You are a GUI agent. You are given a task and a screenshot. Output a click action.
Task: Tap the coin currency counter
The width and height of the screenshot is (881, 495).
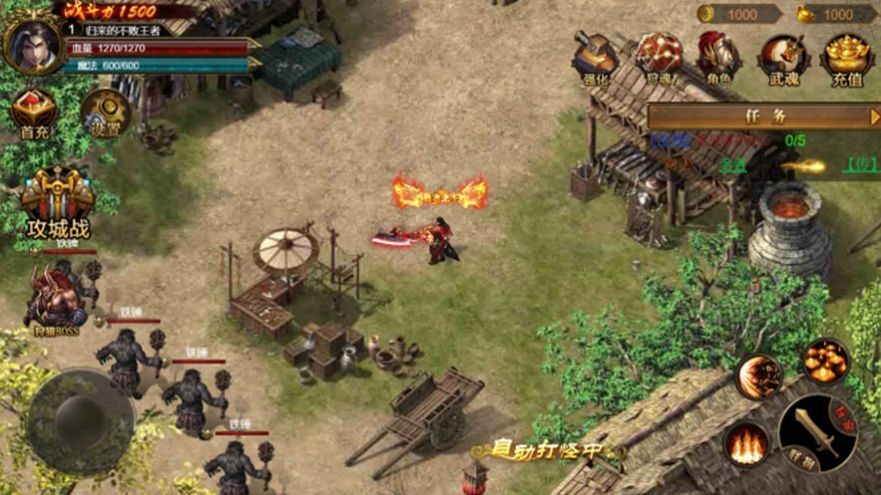tap(738, 14)
